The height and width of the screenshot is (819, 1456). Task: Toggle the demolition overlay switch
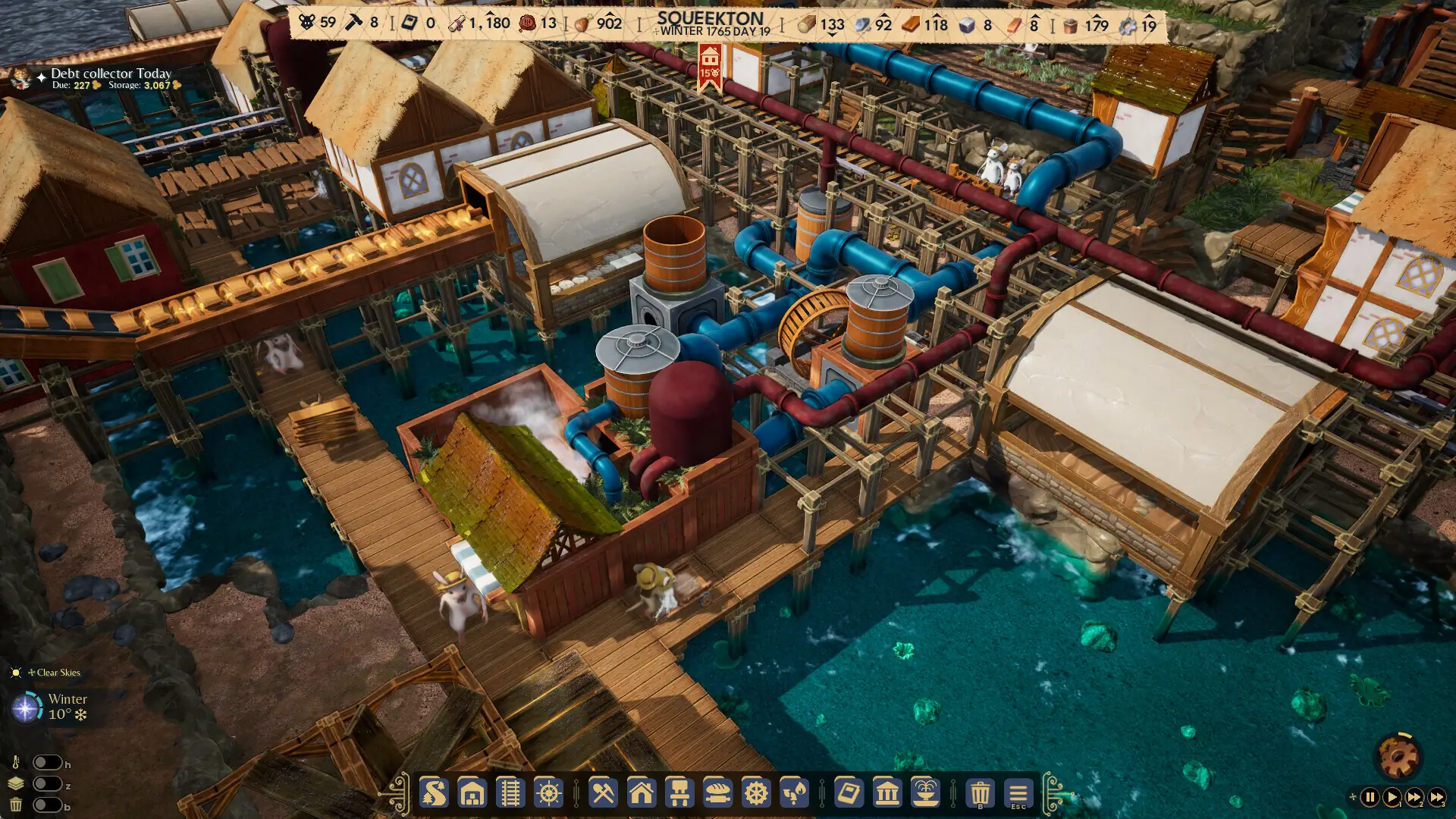(48, 806)
